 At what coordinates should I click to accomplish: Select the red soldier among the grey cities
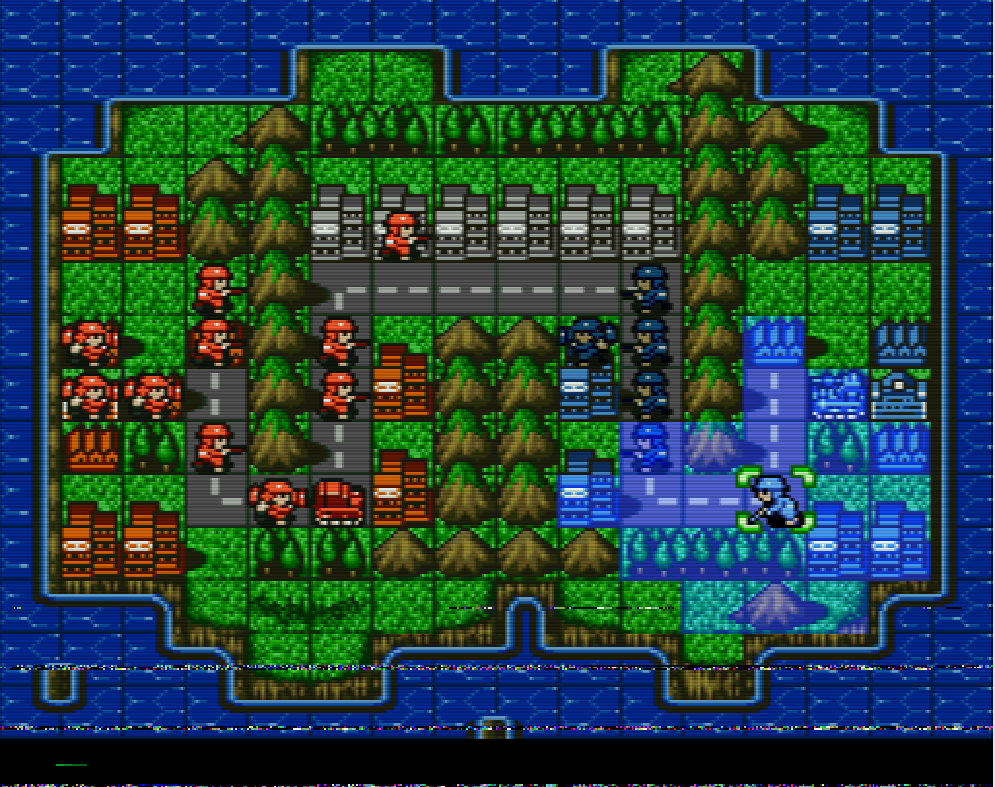pos(402,236)
